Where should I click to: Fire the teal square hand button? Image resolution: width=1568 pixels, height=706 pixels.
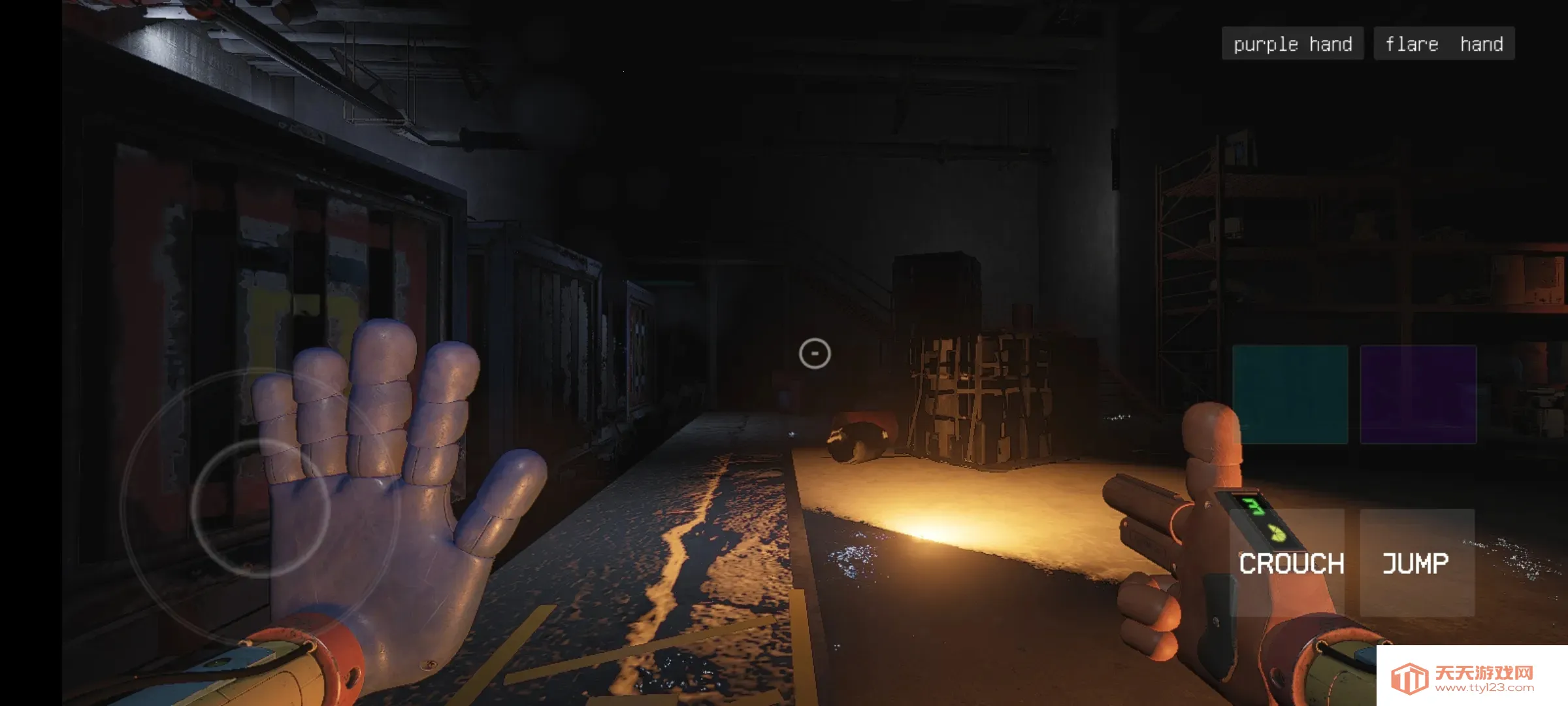[1290, 394]
